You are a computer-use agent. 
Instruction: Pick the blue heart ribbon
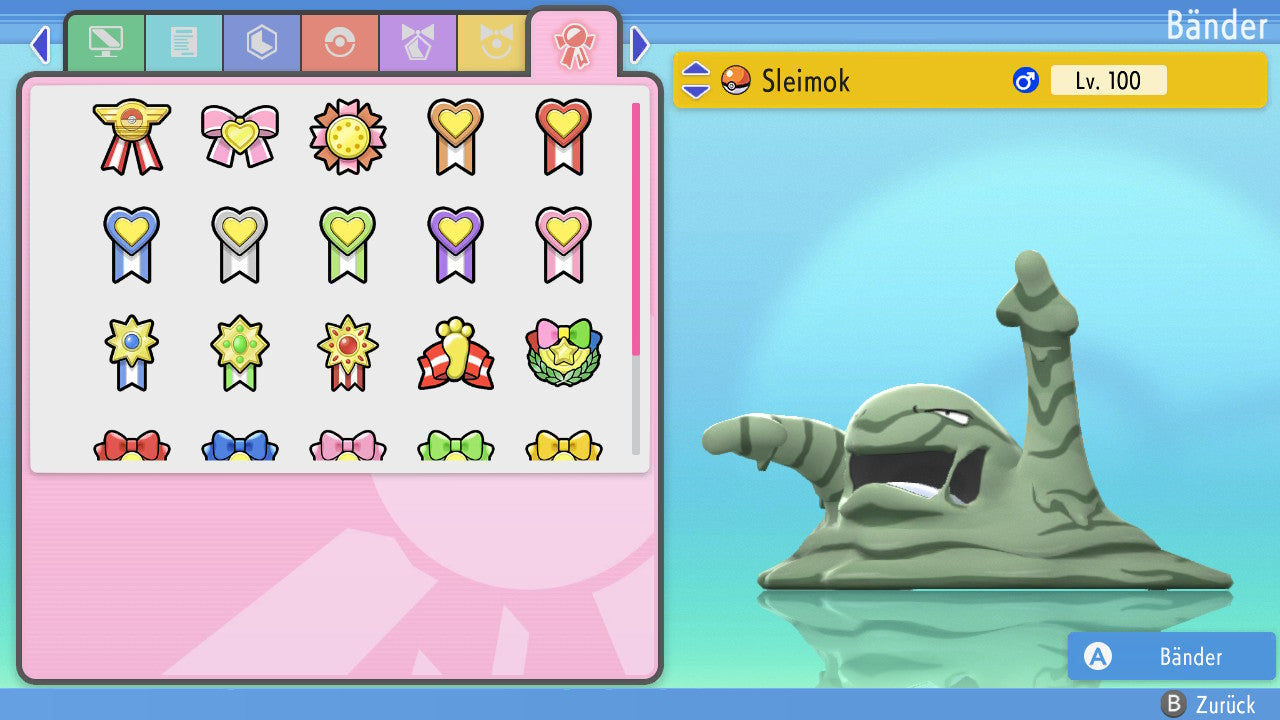point(131,244)
